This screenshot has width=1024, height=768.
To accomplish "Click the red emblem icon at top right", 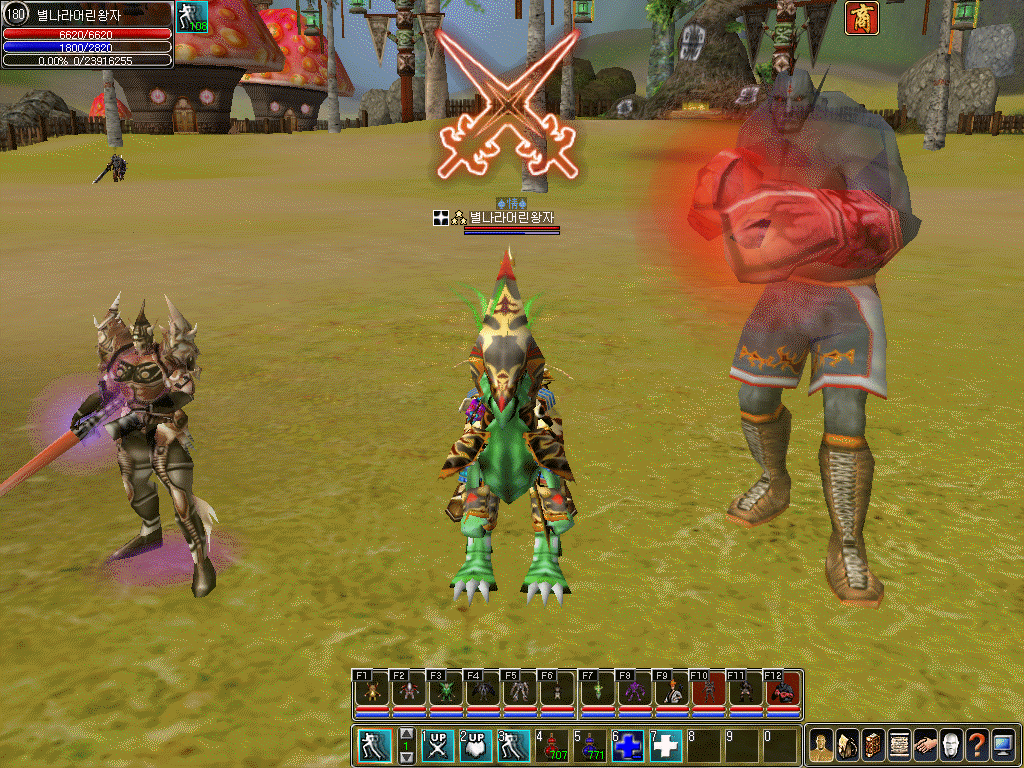I will 862,18.
